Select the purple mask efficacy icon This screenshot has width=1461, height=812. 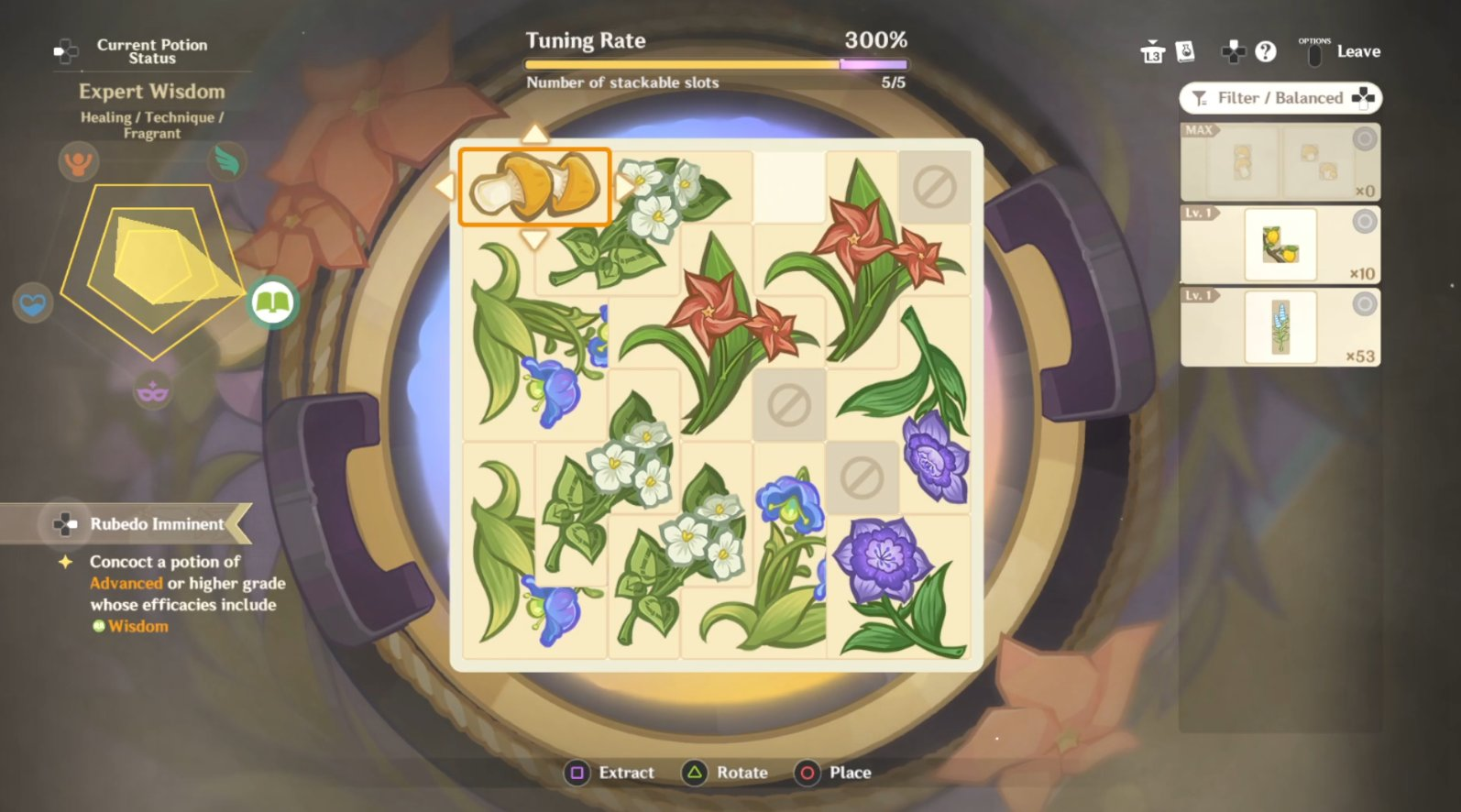point(152,392)
